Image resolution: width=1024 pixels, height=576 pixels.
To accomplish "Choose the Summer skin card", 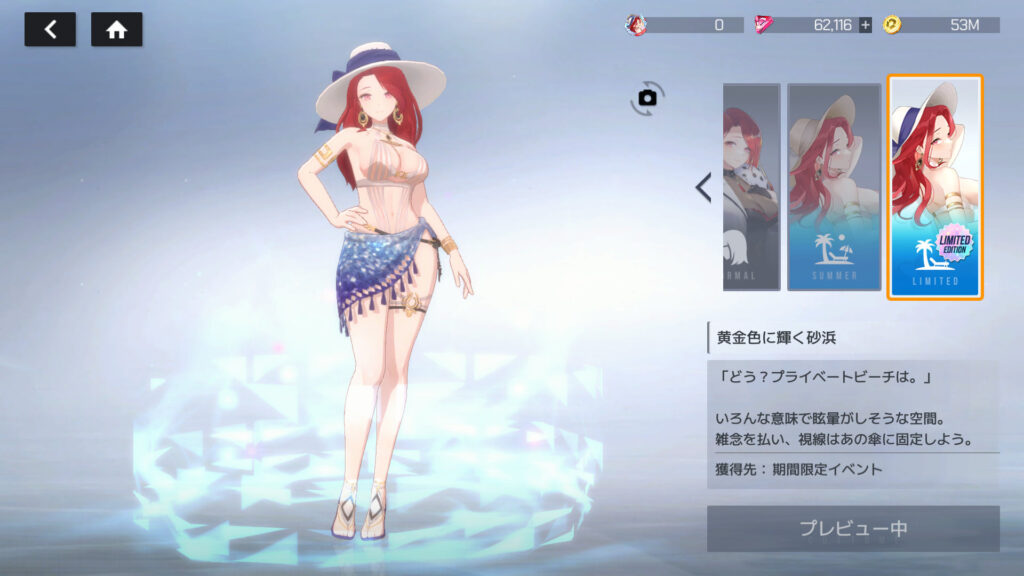I will pos(833,187).
